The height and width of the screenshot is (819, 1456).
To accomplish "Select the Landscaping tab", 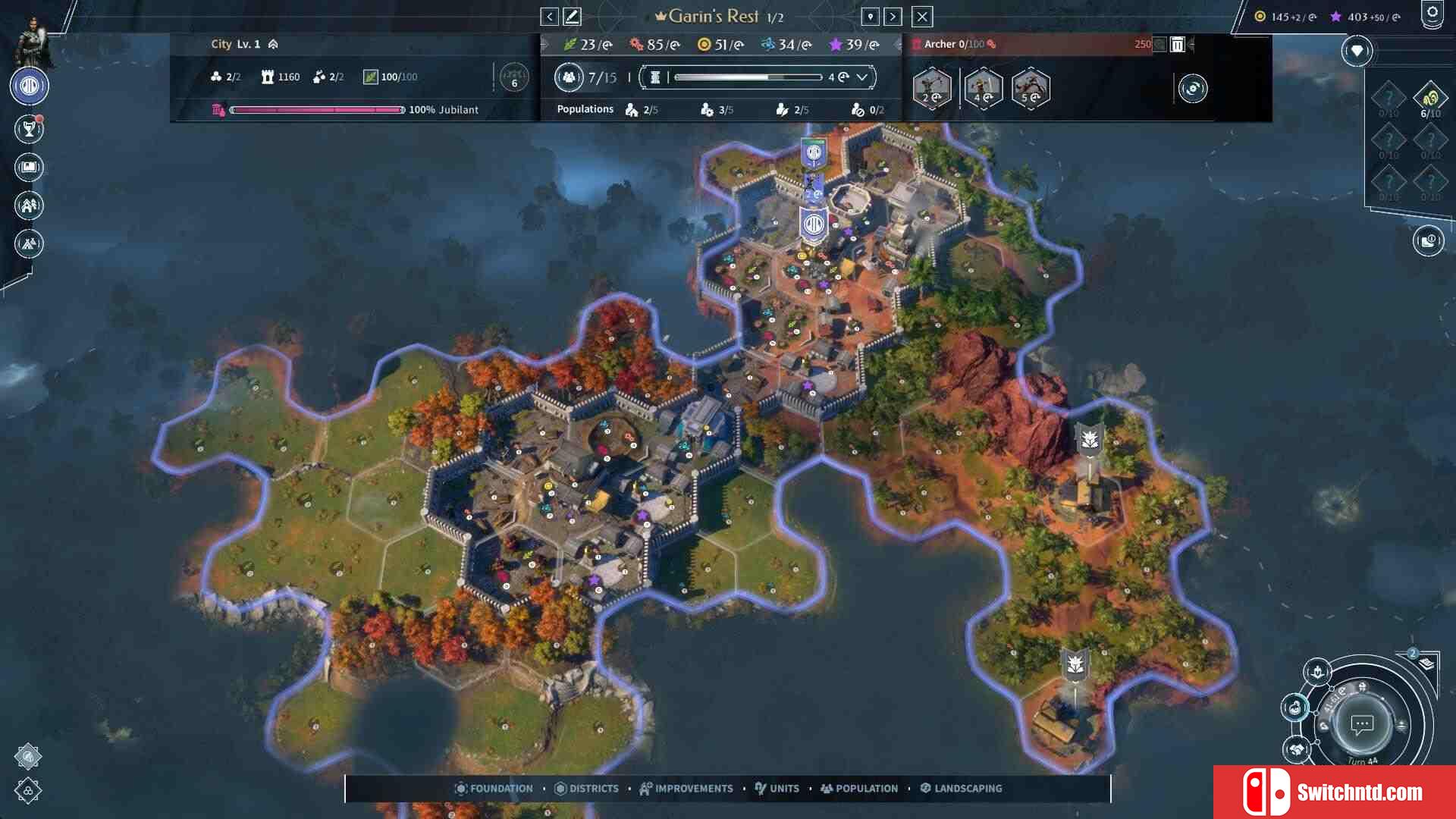I will (961, 789).
